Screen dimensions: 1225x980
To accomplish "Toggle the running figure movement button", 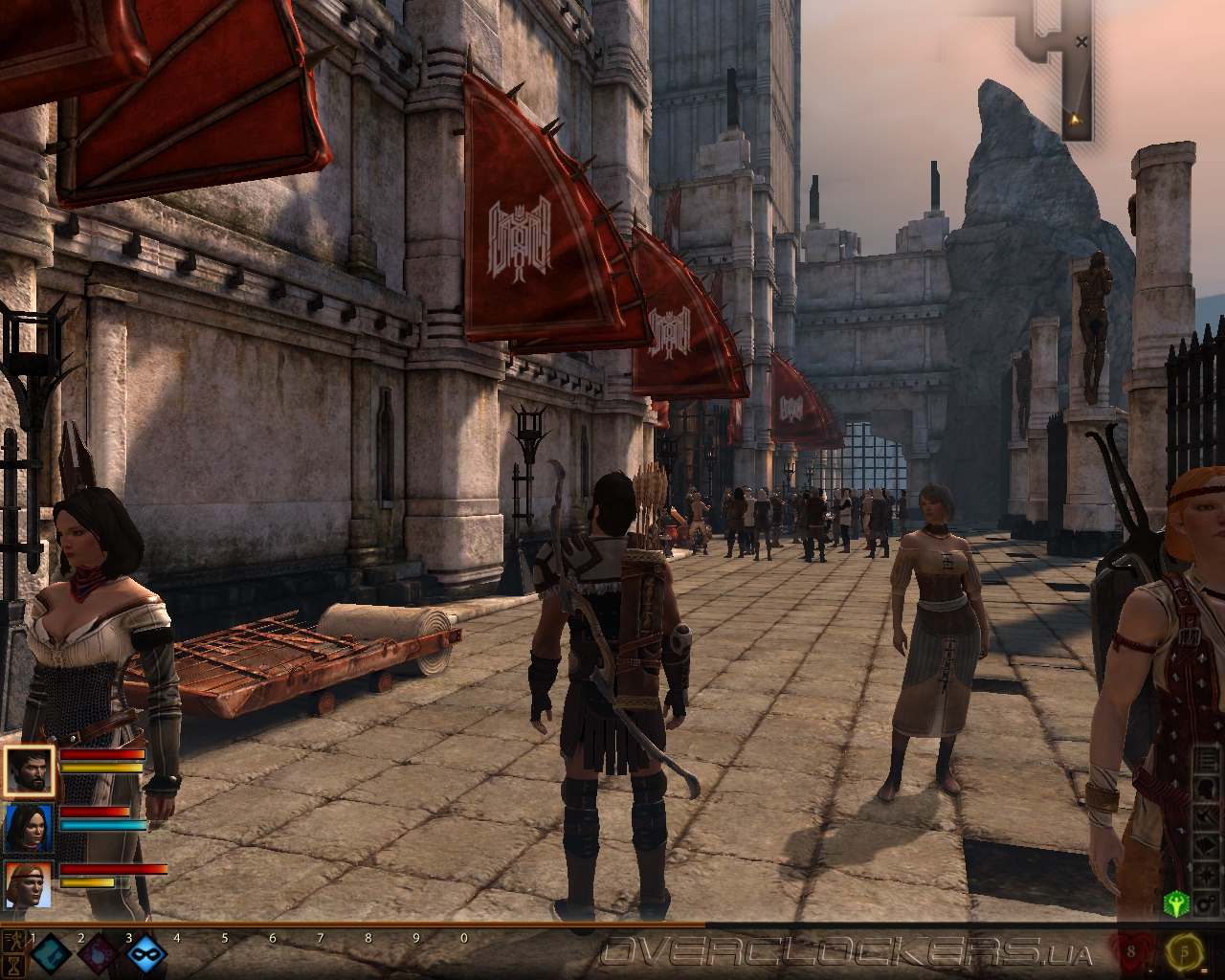I will click(x=13, y=942).
